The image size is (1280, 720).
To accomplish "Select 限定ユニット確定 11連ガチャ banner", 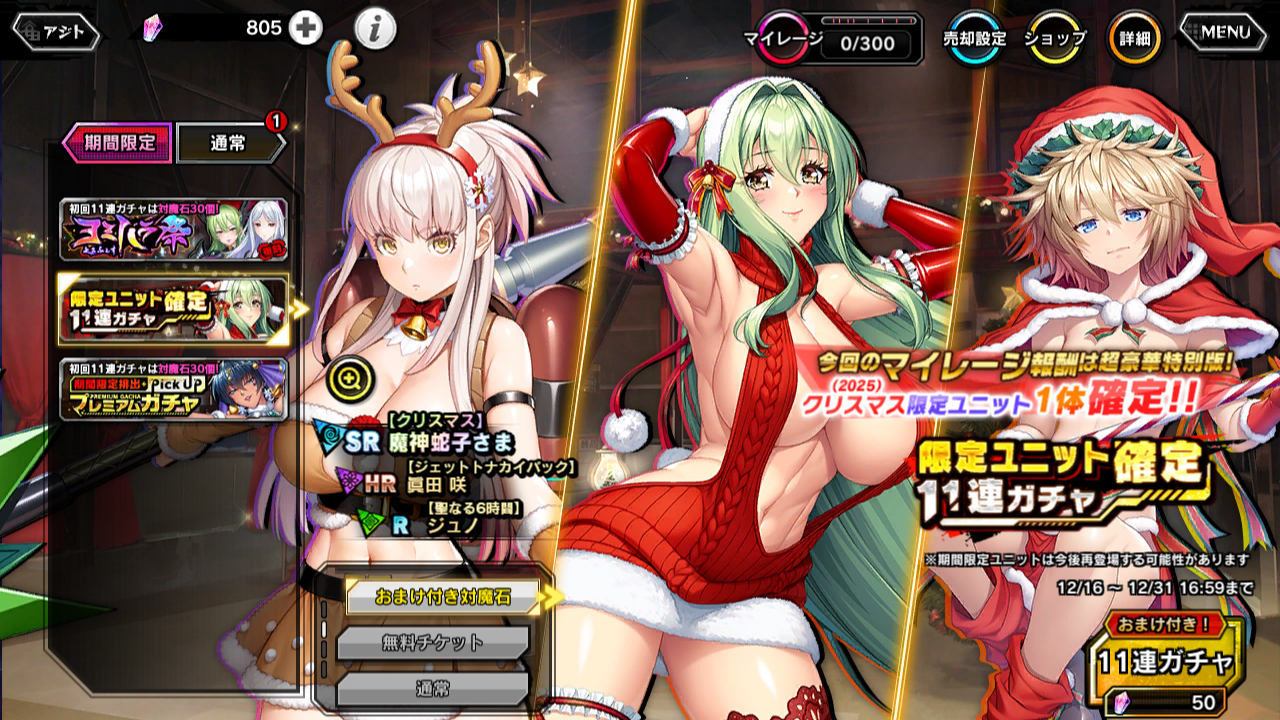I will [173, 309].
